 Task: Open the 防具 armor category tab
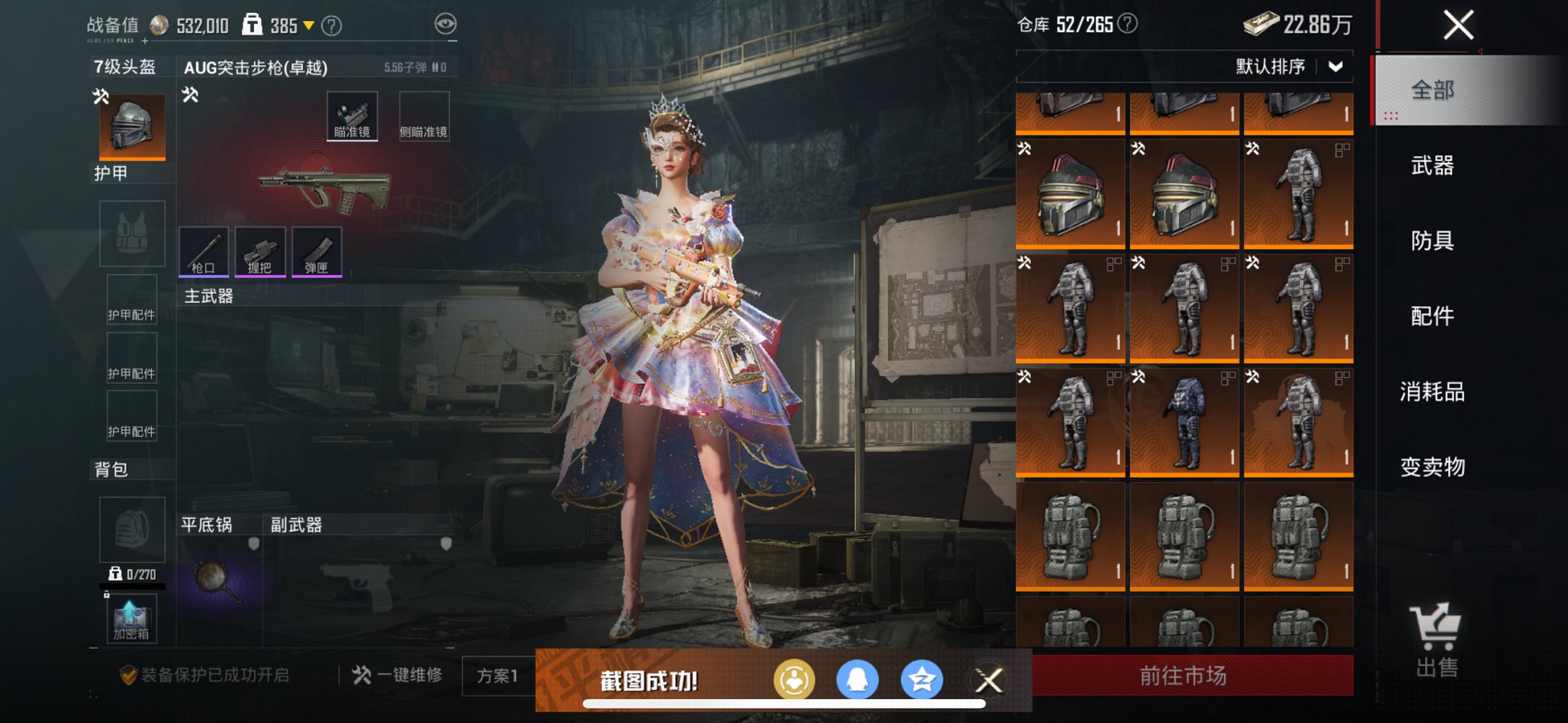pos(1435,241)
